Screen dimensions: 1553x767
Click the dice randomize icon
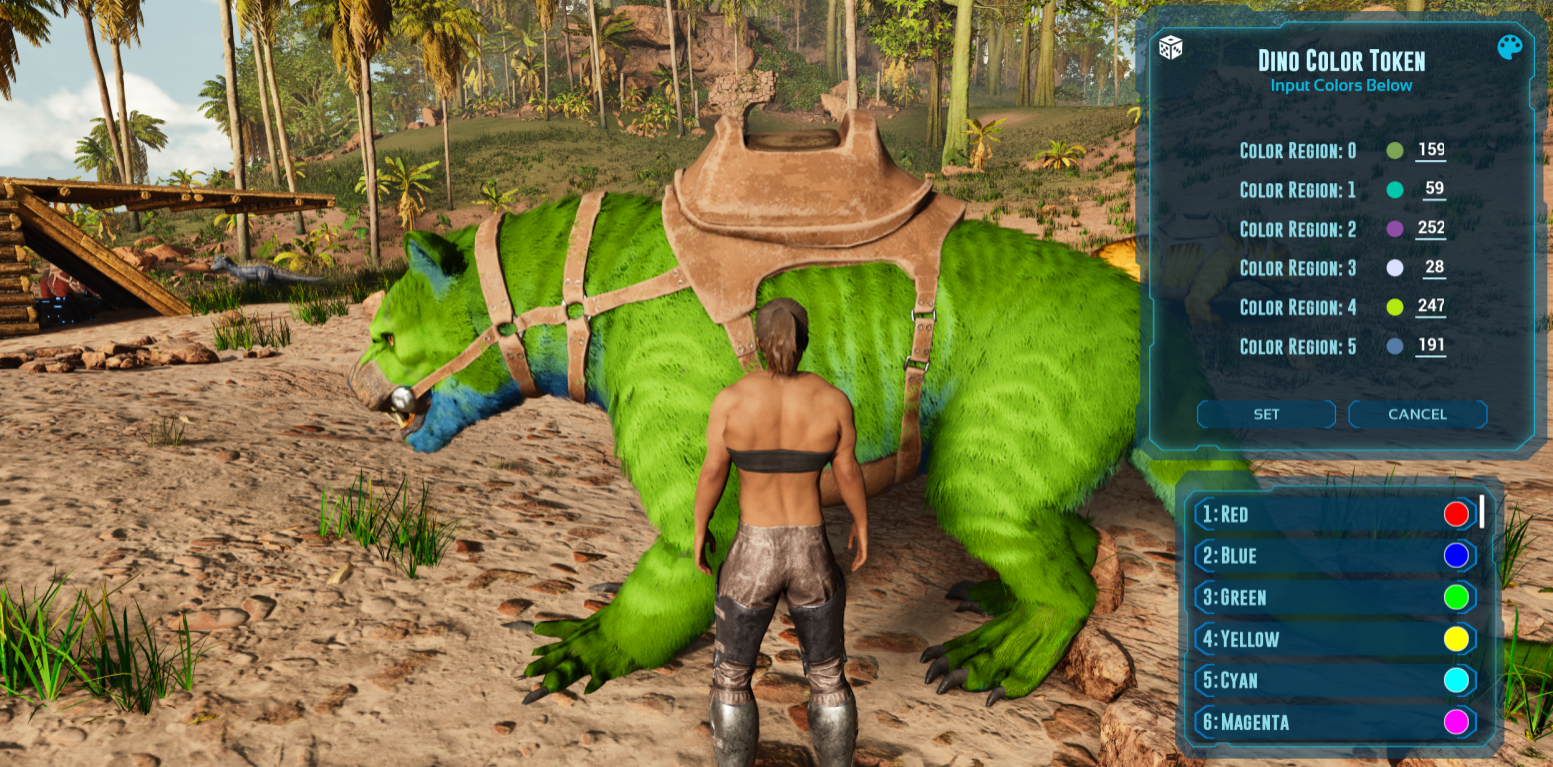[x=1170, y=47]
